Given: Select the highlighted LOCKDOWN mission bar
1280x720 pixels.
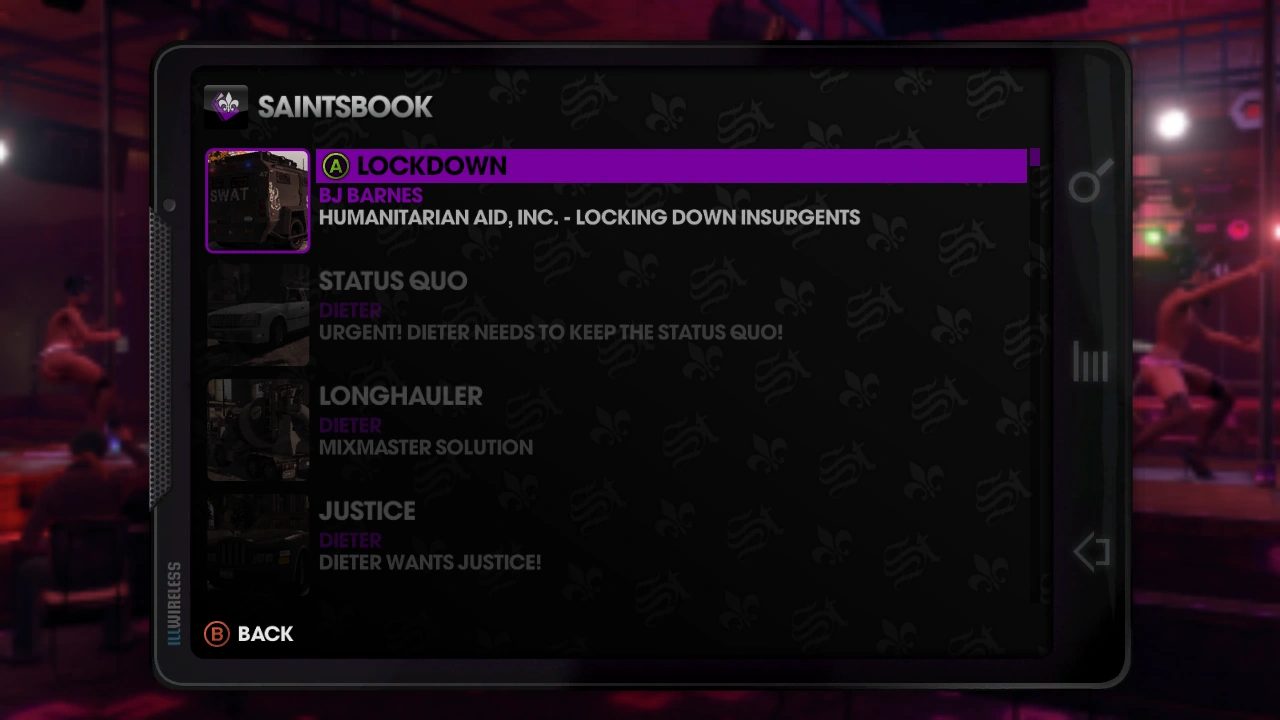Looking at the screenshot, I should tap(670, 166).
